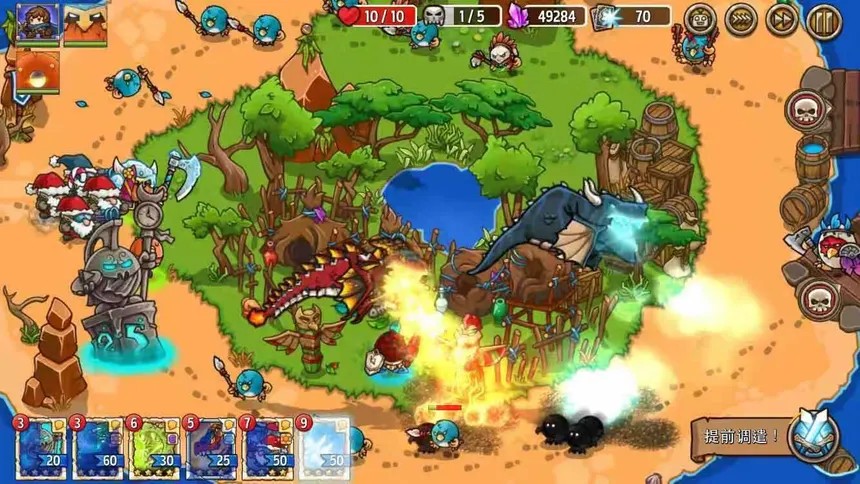Select the orange orb hero portrait
The height and width of the screenshot is (484, 860).
click(x=37, y=70)
